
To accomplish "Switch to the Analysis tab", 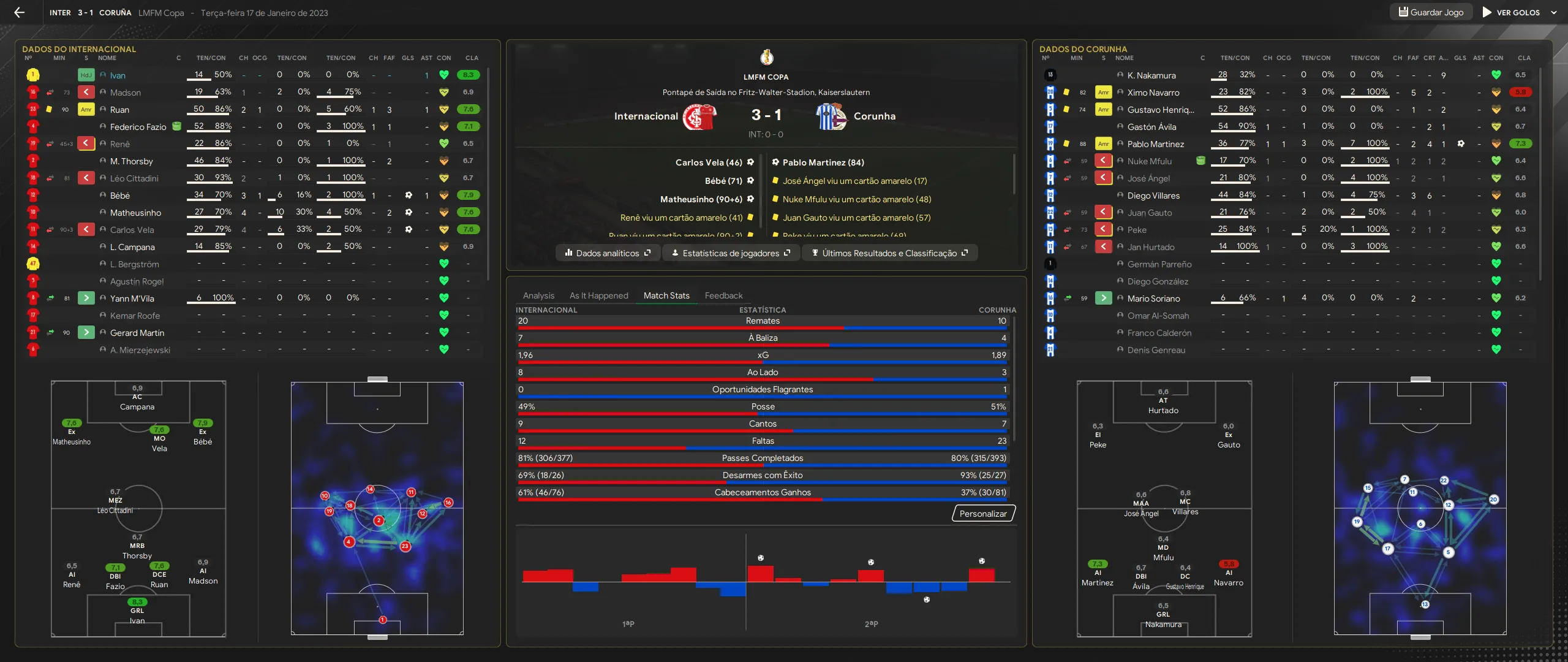I will pos(538,295).
